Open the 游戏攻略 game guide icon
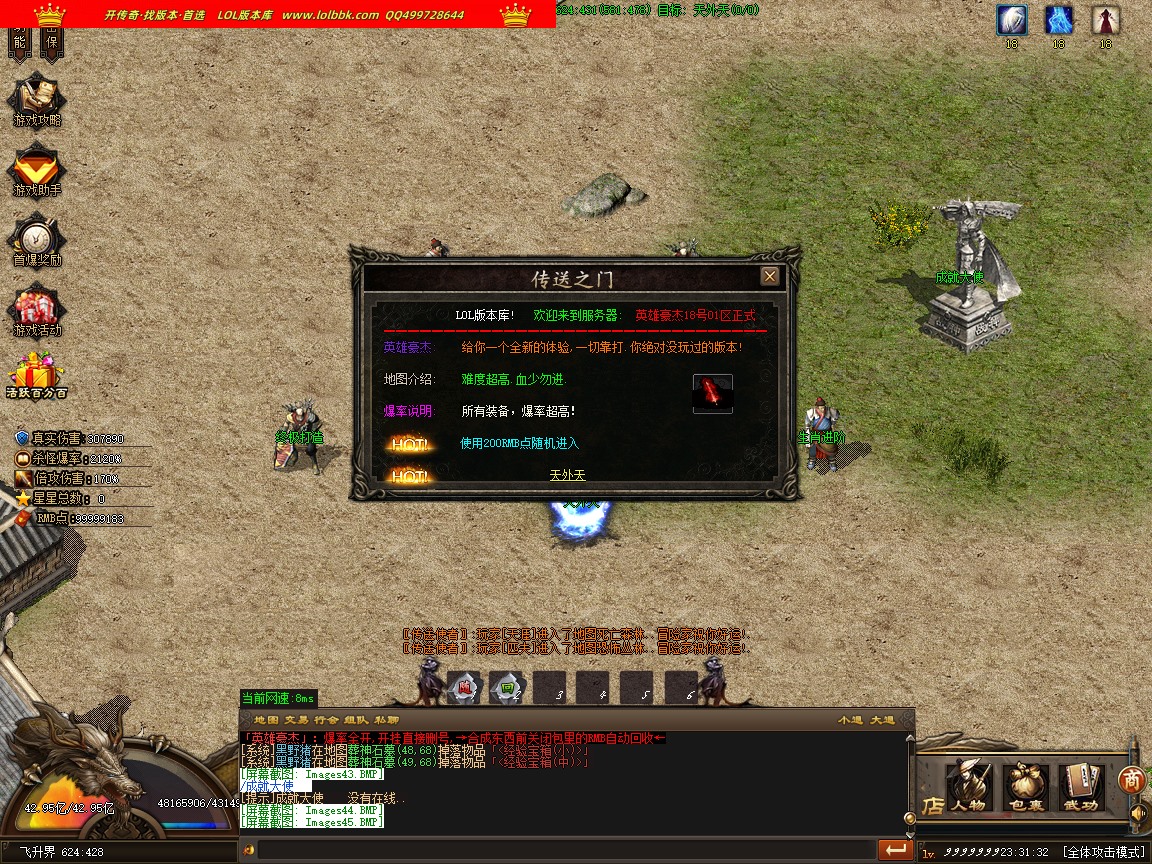The image size is (1152, 864). click(37, 101)
